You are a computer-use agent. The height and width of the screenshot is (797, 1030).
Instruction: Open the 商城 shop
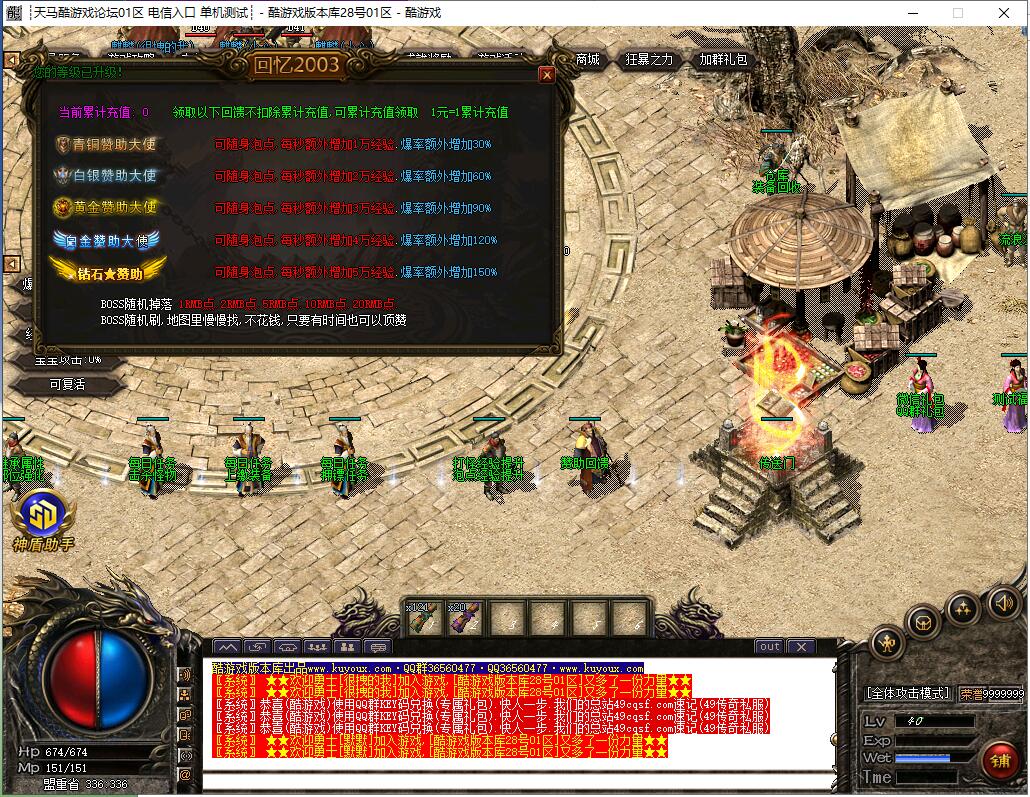[x=587, y=60]
